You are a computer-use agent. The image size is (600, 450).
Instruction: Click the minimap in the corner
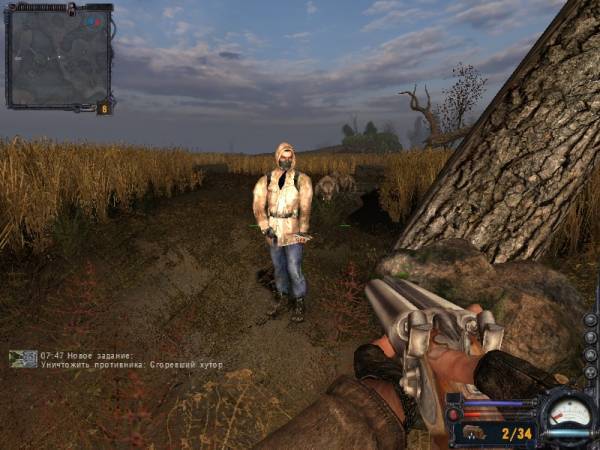[58, 55]
